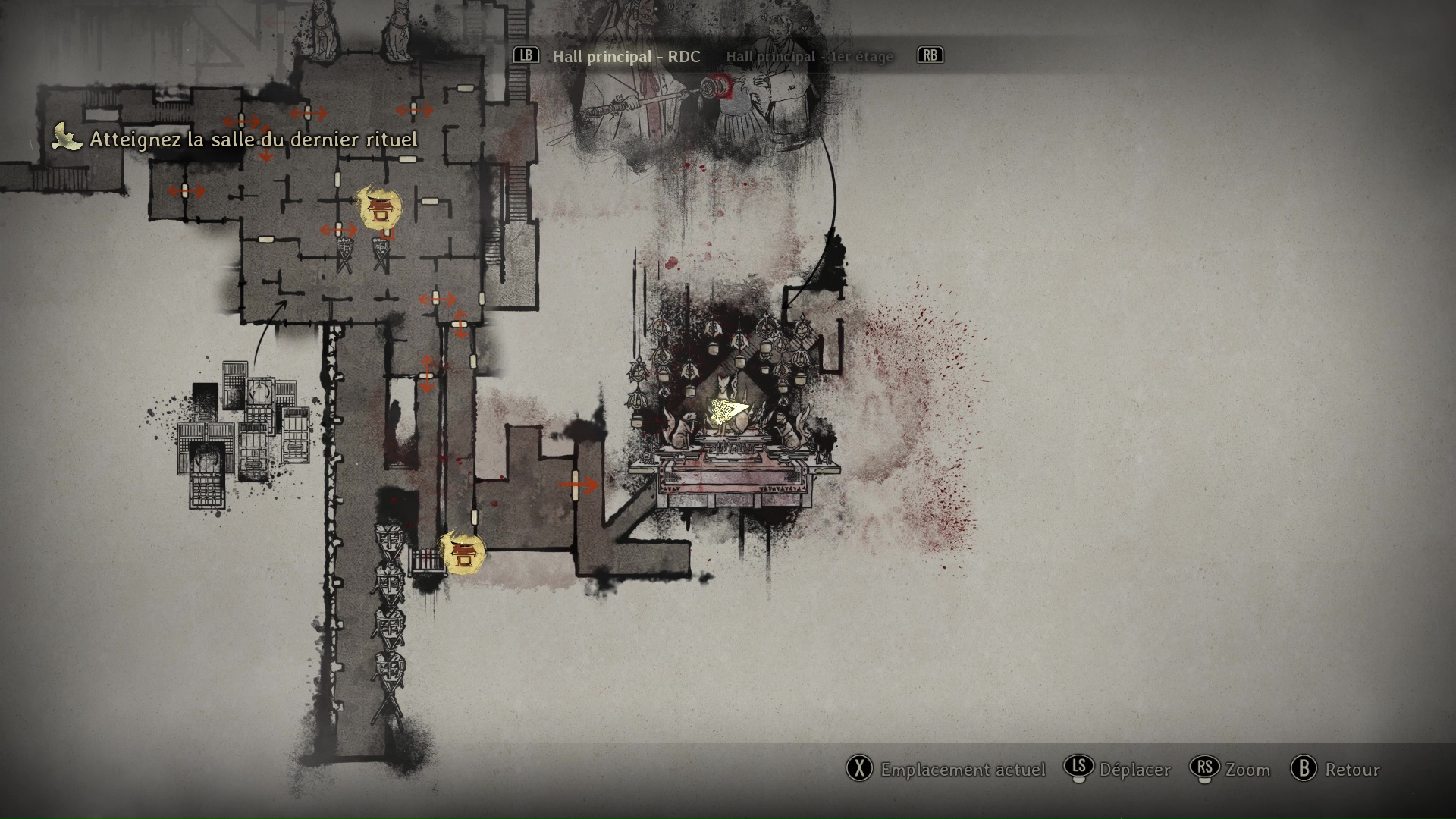Select the shrine marker beside the corridor gate
The width and height of the screenshot is (1456, 819).
click(462, 553)
